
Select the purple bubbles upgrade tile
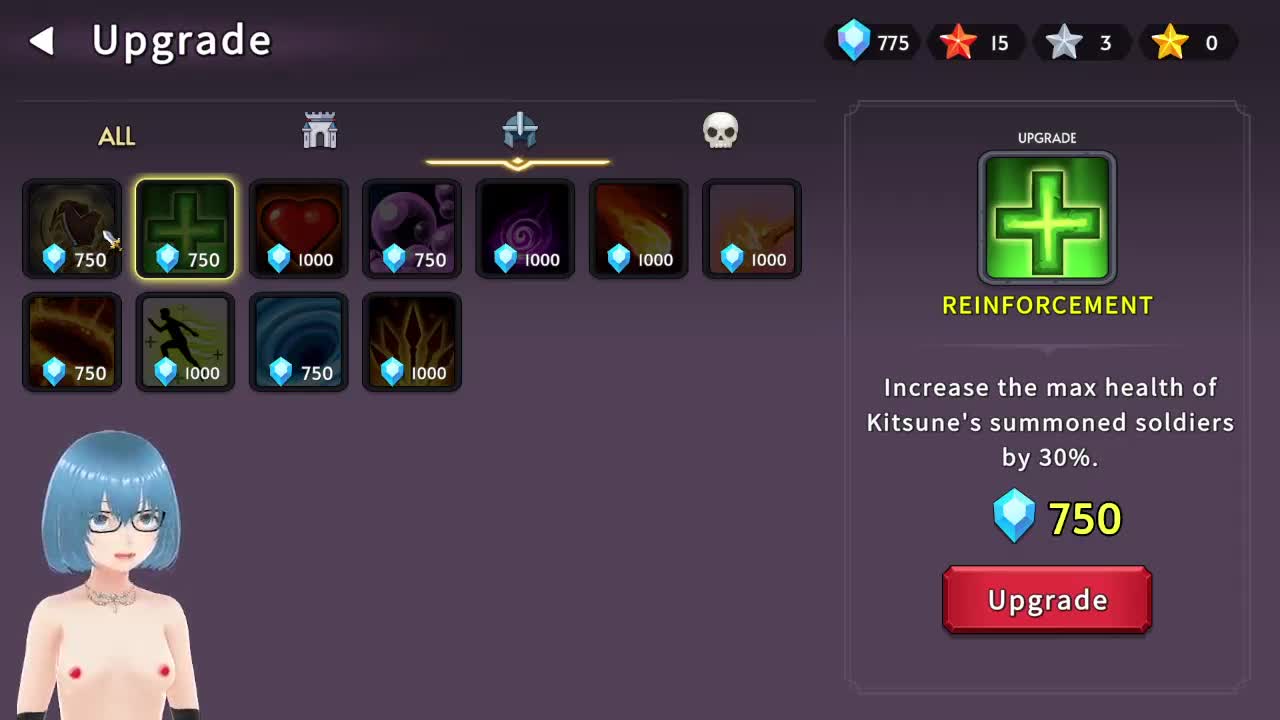[x=412, y=229]
